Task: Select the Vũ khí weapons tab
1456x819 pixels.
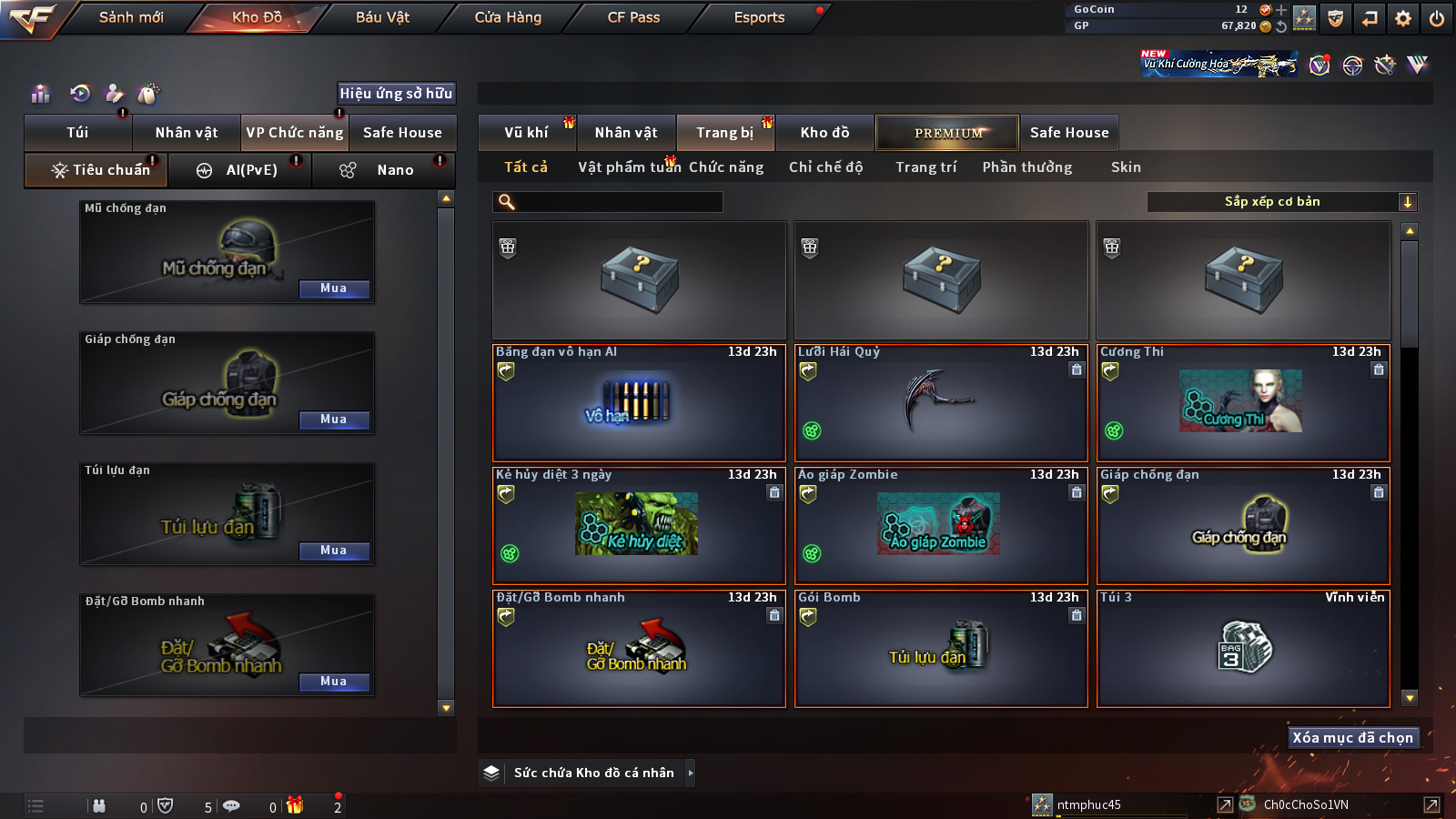Action: pos(527,133)
